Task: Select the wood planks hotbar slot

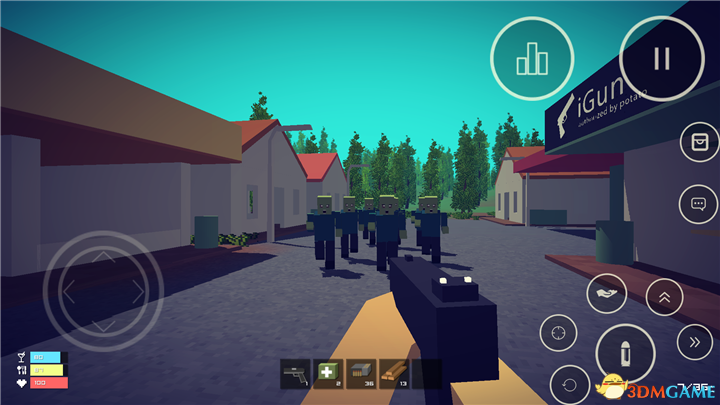Action: (x=393, y=373)
